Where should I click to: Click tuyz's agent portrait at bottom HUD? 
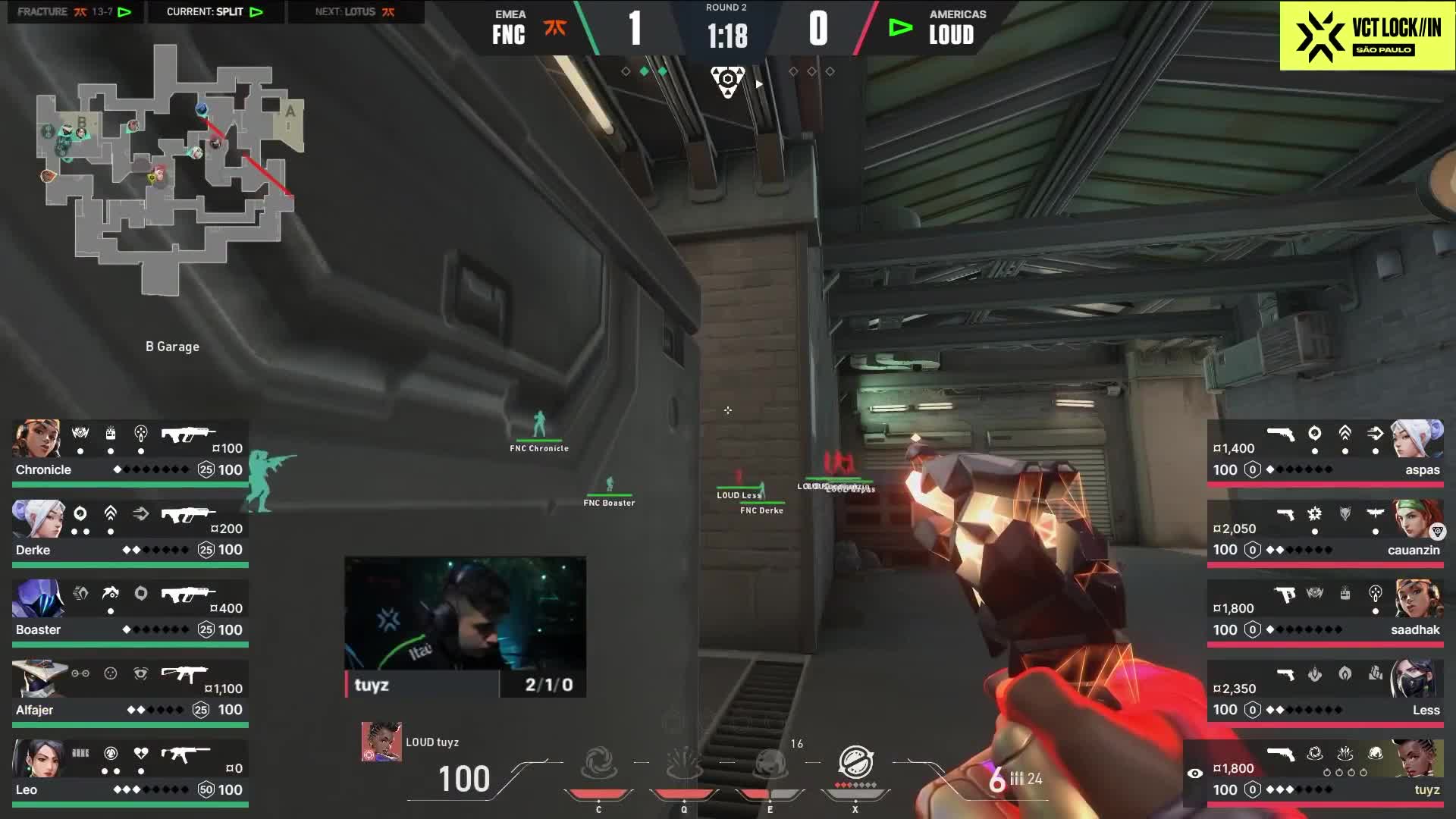381,742
